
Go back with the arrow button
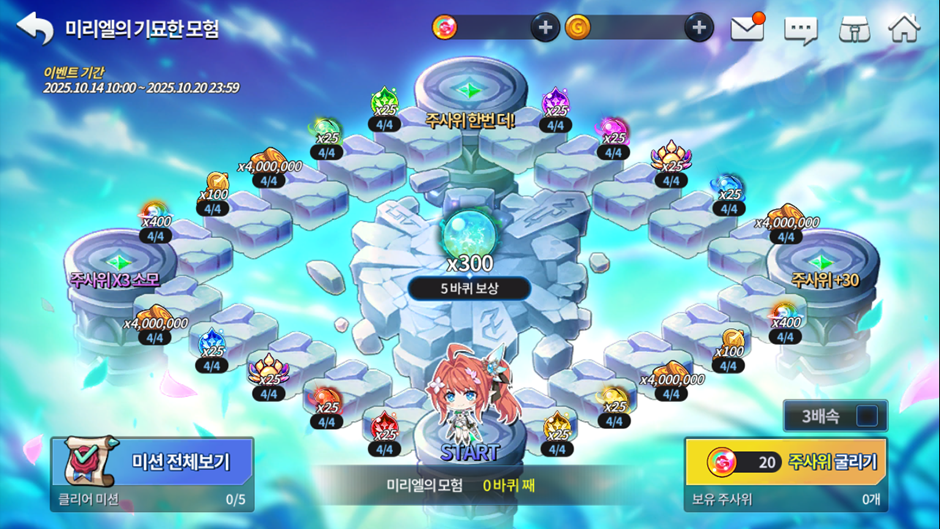[x=35, y=28]
